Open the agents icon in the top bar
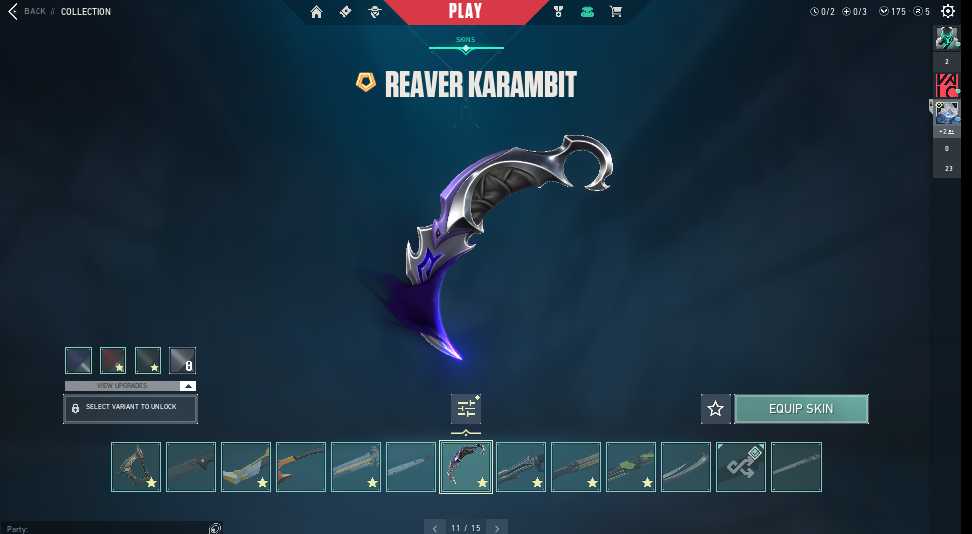This screenshot has height=534, width=972. (375, 12)
